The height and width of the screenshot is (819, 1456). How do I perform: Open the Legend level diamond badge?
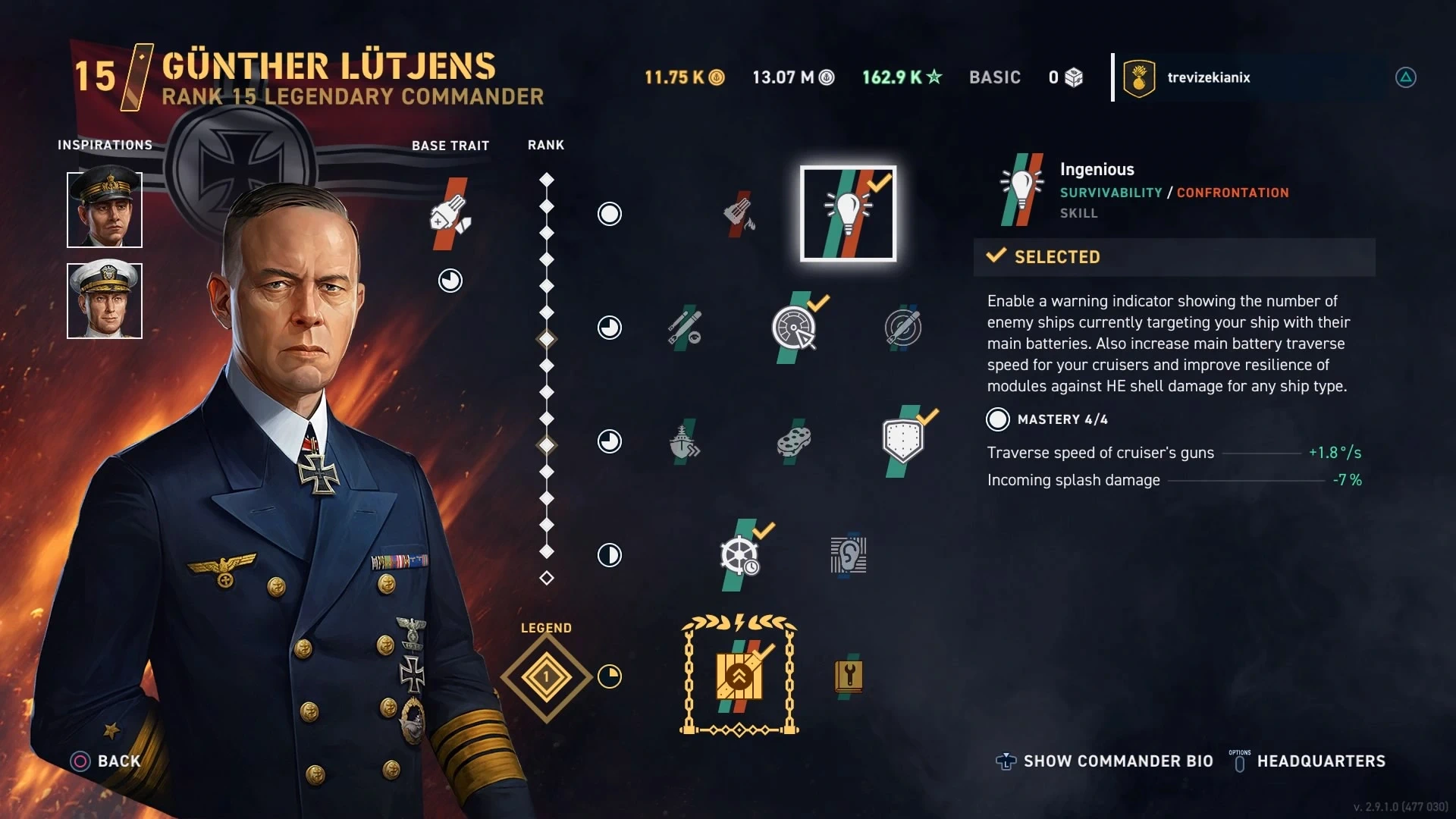[x=546, y=676]
